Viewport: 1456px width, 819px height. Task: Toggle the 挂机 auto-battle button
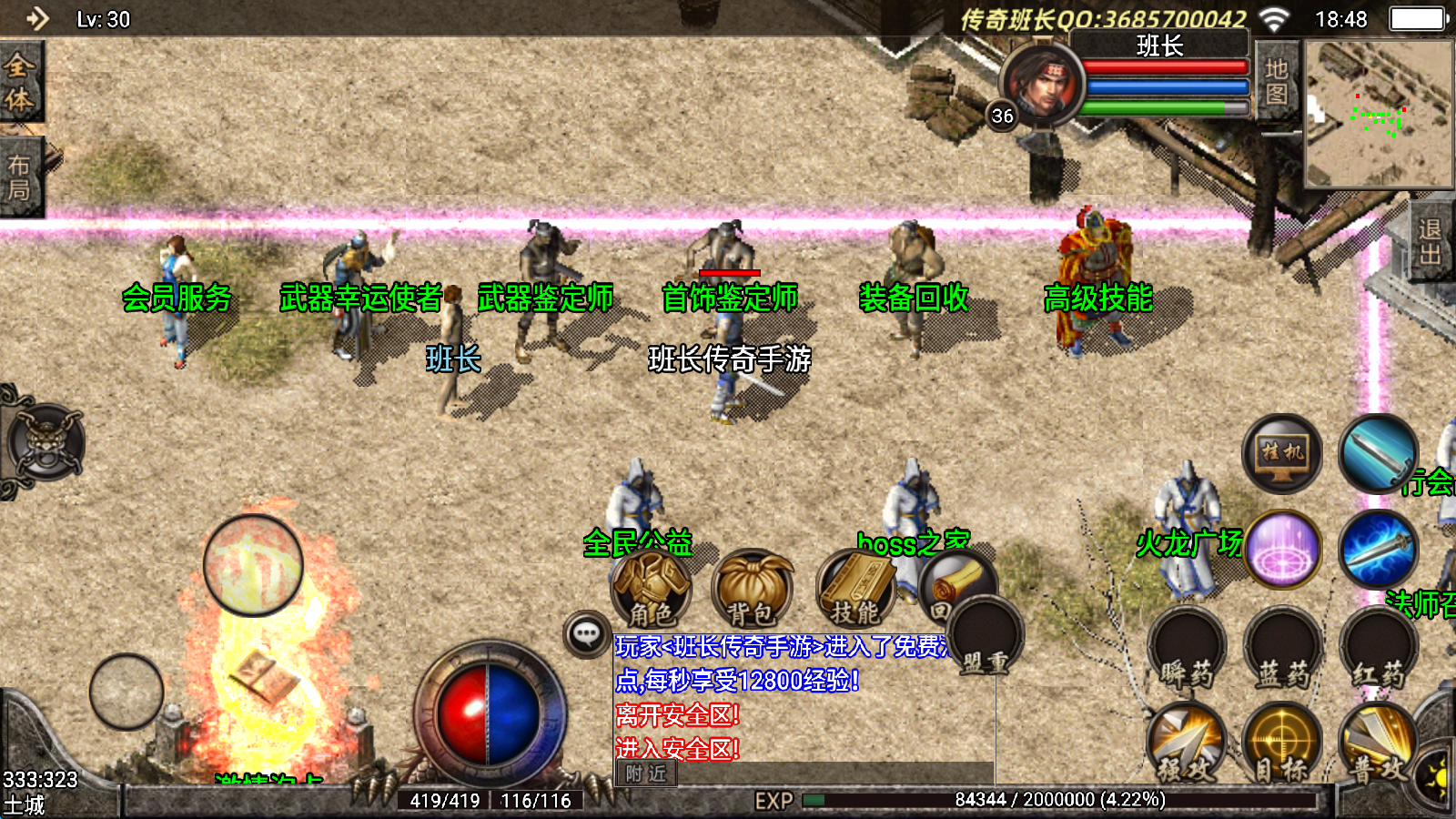[x=1282, y=453]
